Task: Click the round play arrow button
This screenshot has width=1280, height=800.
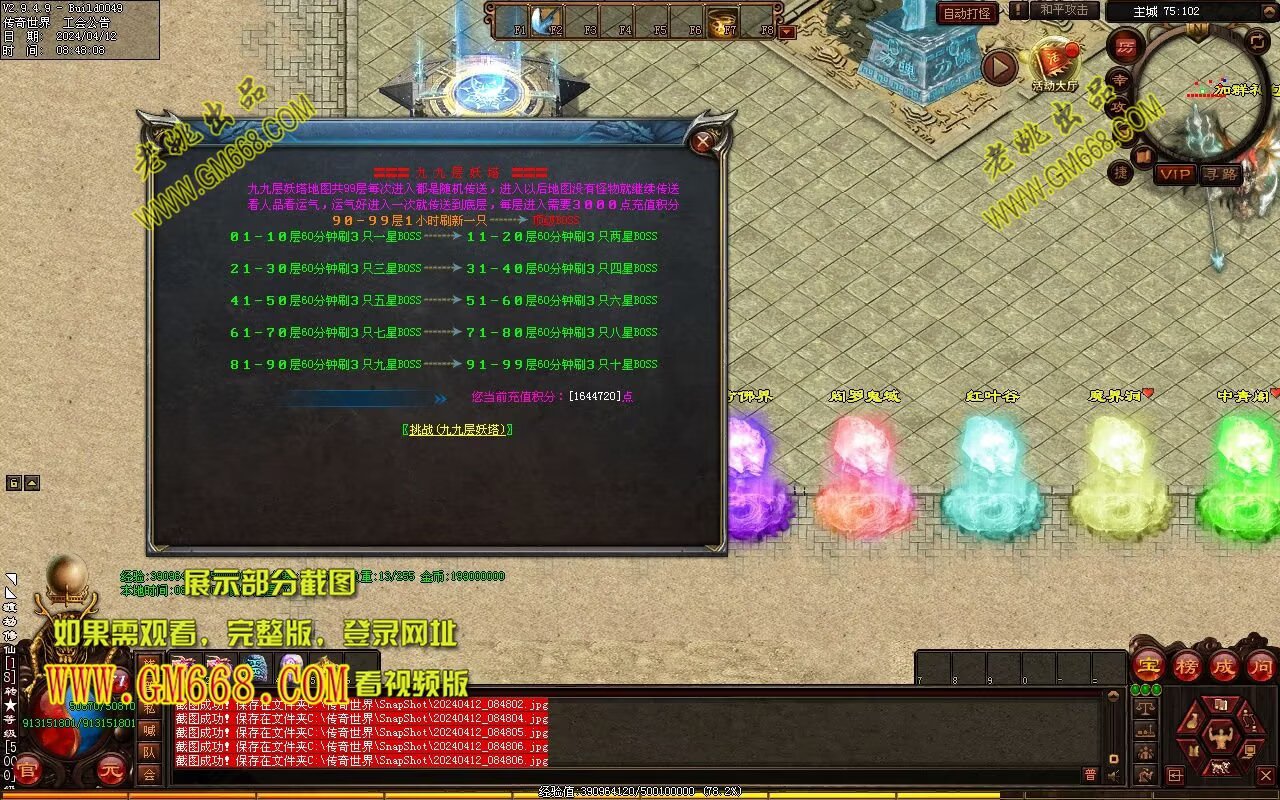Action: click(999, 67)
